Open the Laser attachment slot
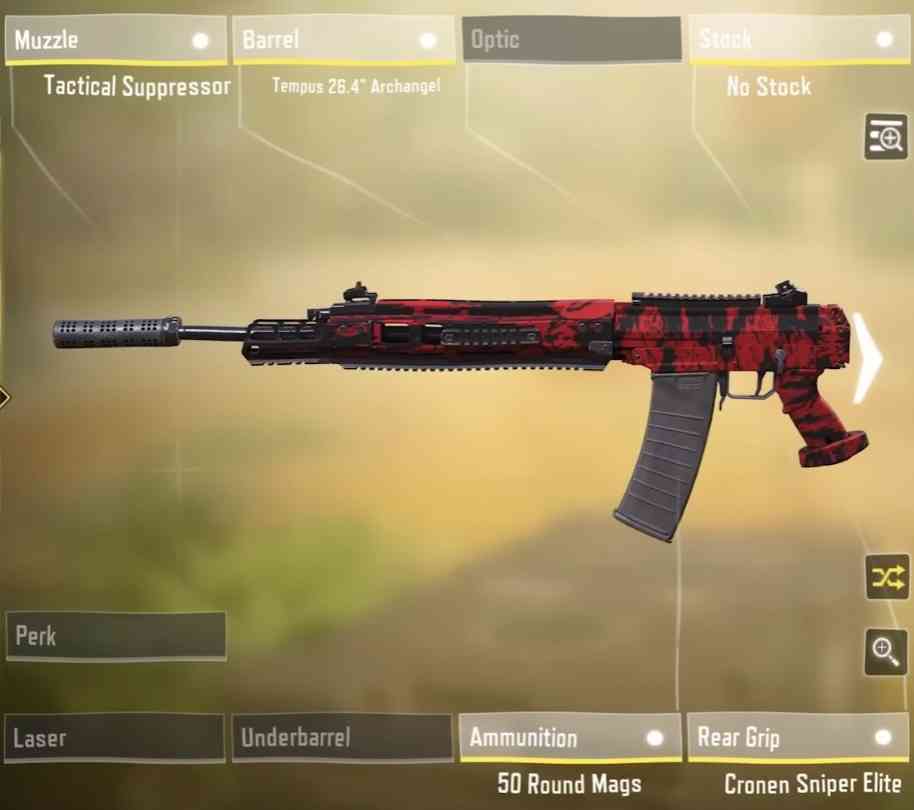 click(114, 739)
